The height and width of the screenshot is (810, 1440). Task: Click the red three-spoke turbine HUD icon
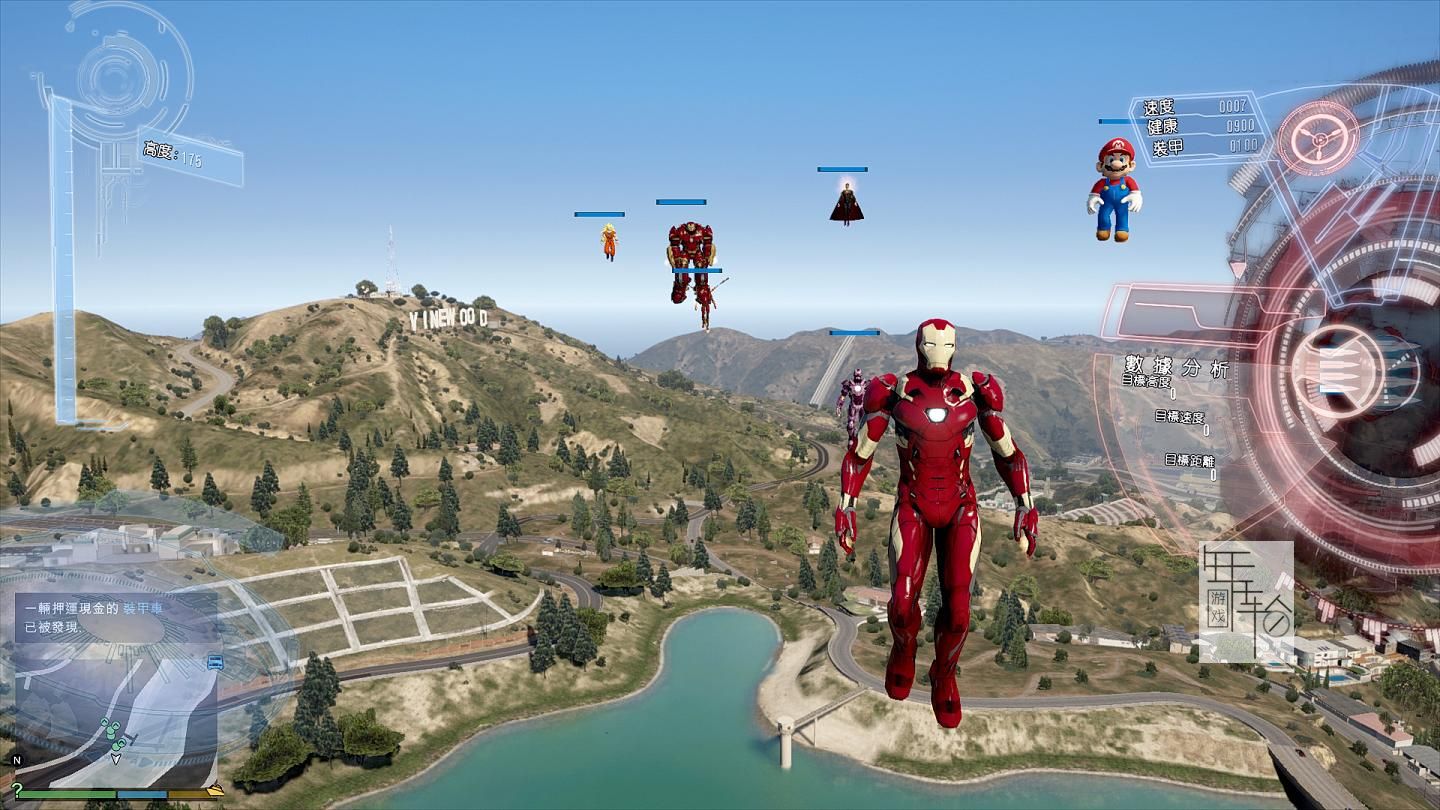point(1319,138)
